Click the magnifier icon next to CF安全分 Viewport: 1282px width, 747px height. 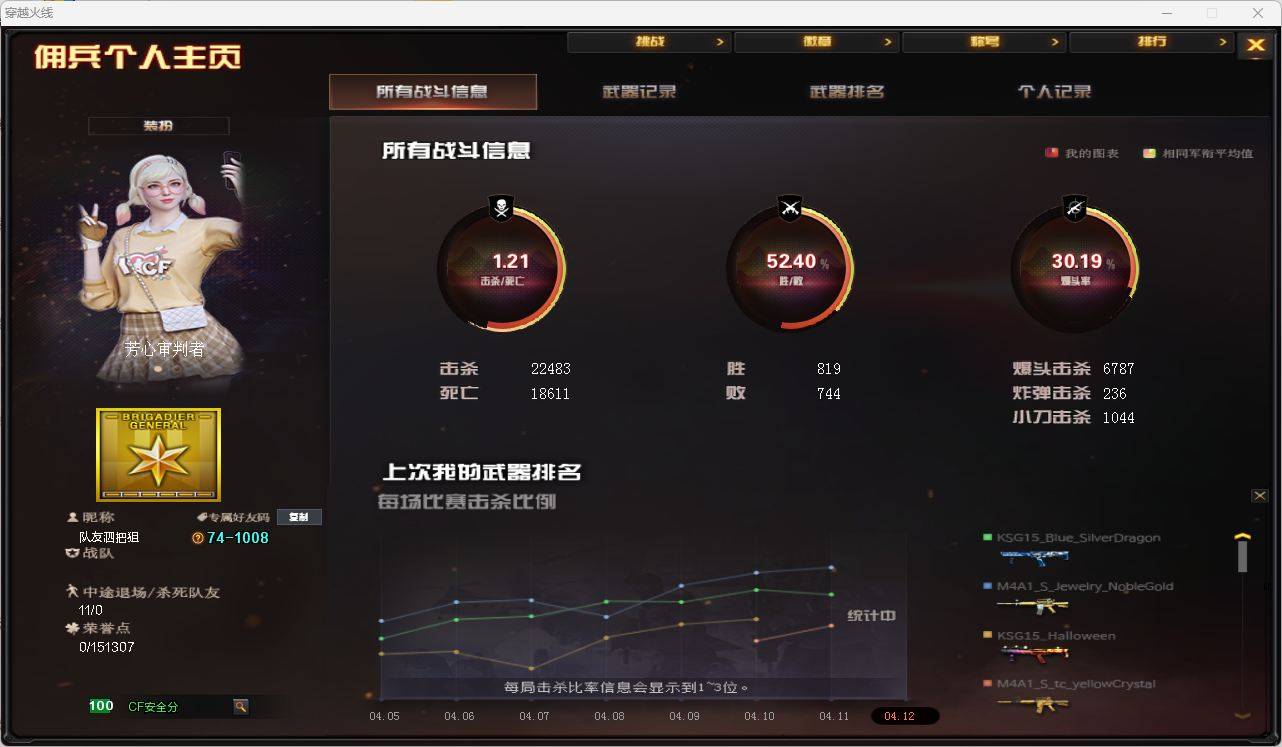[x=240, y=705]
